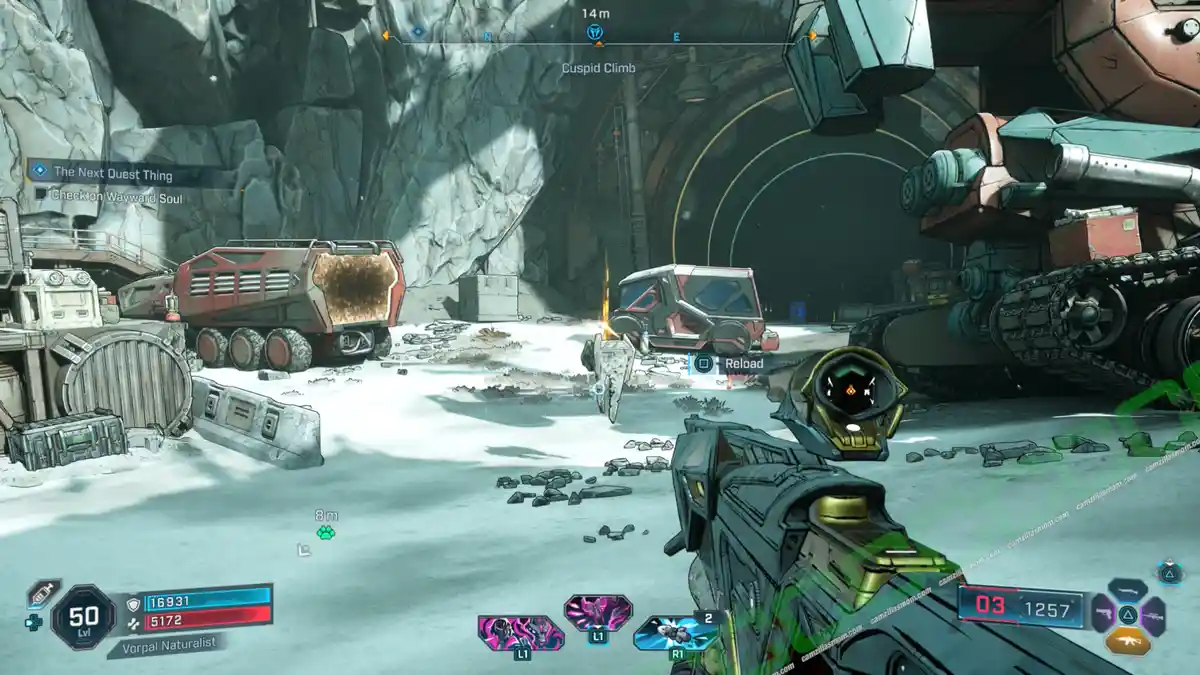Viewport: 1200px width, 675px height.
Task: Use the syringe repkit icon
Action: coord(42,592)
